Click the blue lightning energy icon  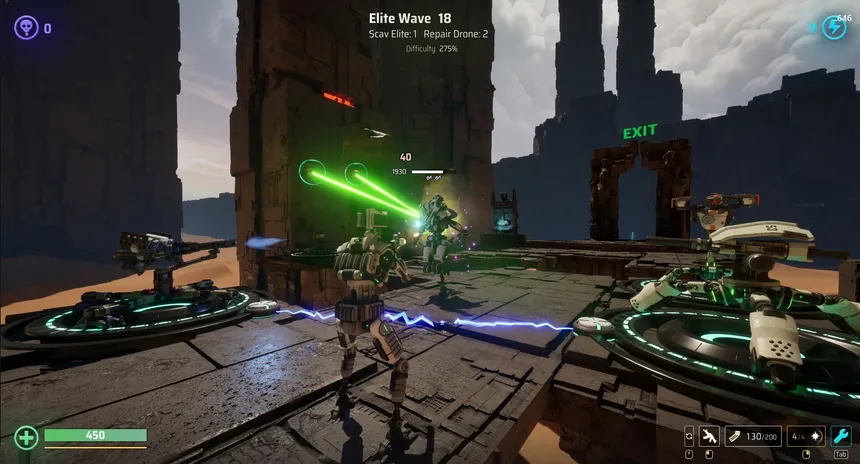833,28
